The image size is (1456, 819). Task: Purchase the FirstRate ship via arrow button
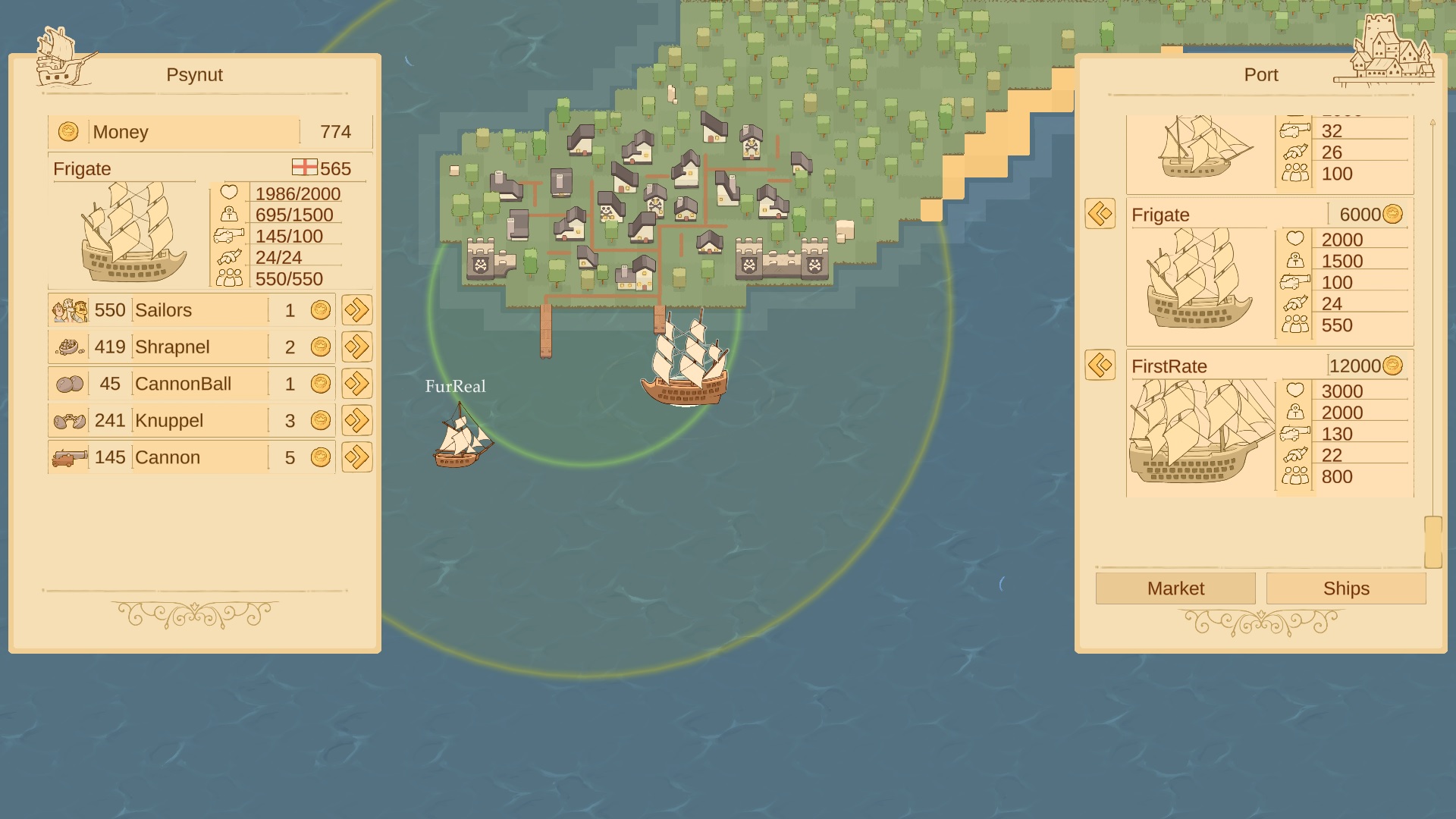pos(1100,366)
